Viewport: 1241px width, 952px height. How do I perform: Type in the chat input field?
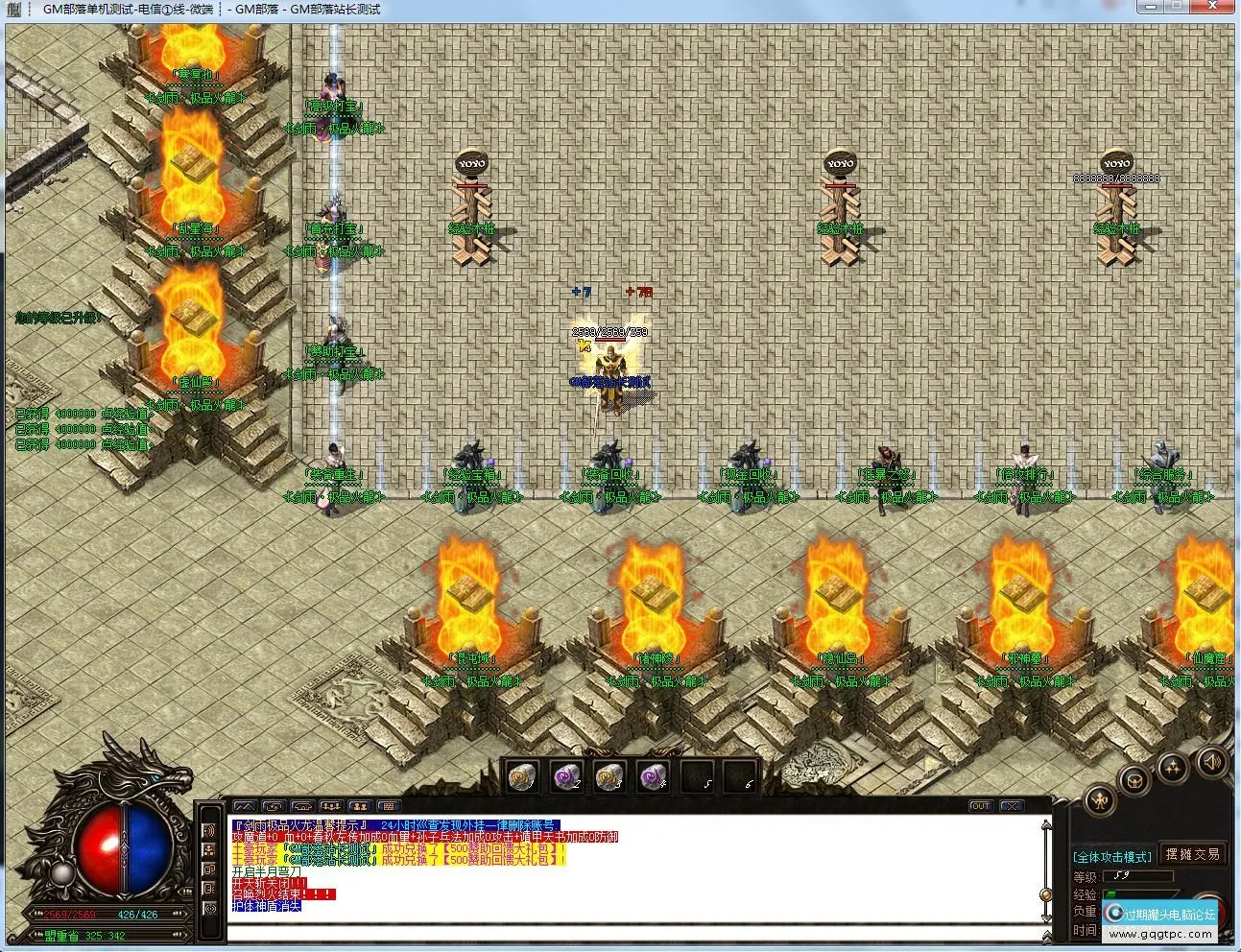(x=633, y=932)
